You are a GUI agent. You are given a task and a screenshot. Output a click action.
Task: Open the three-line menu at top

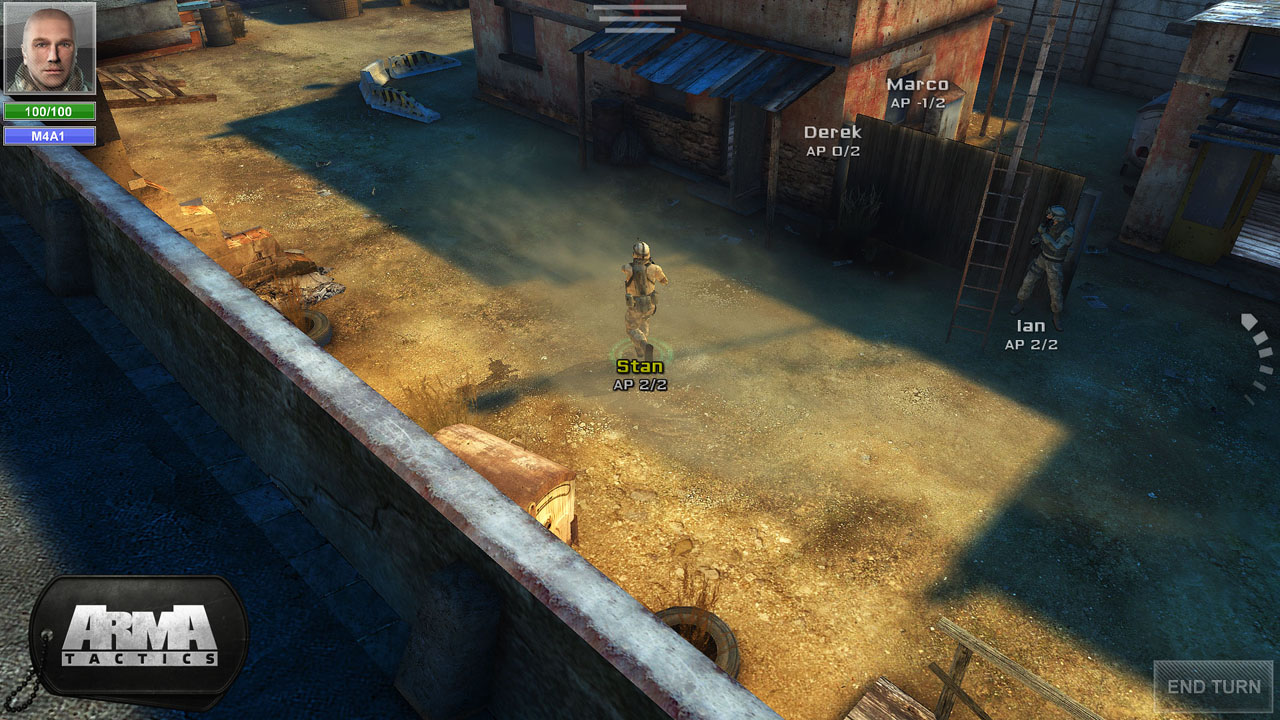639,19
